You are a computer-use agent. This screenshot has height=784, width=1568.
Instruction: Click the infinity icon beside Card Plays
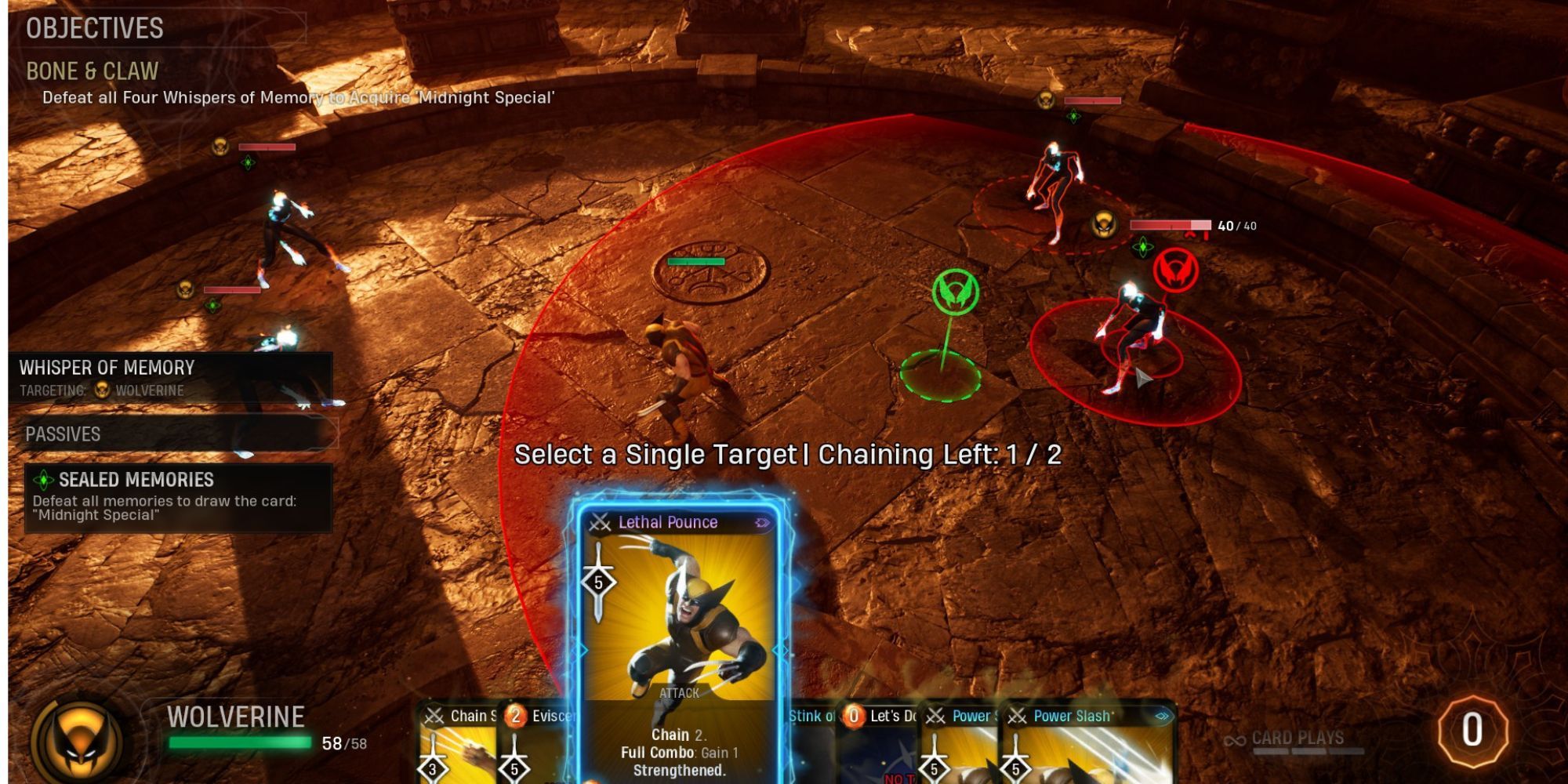[x=1236, y=740]
